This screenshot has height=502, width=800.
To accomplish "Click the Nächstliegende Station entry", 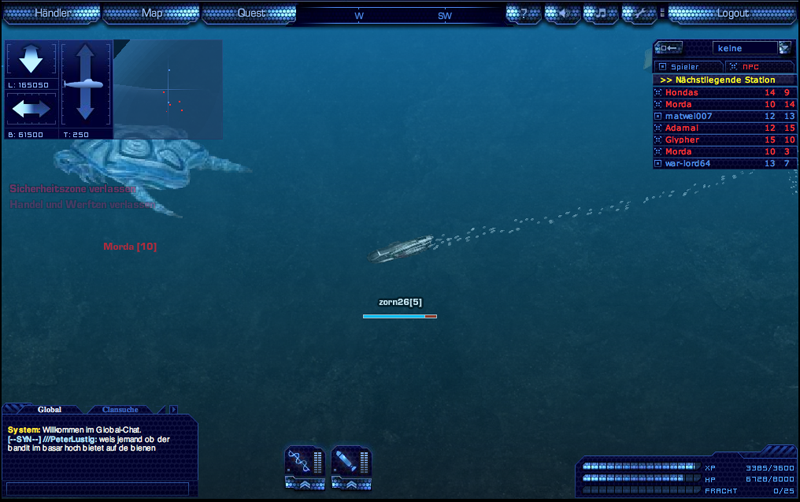I will click(720, 79).
